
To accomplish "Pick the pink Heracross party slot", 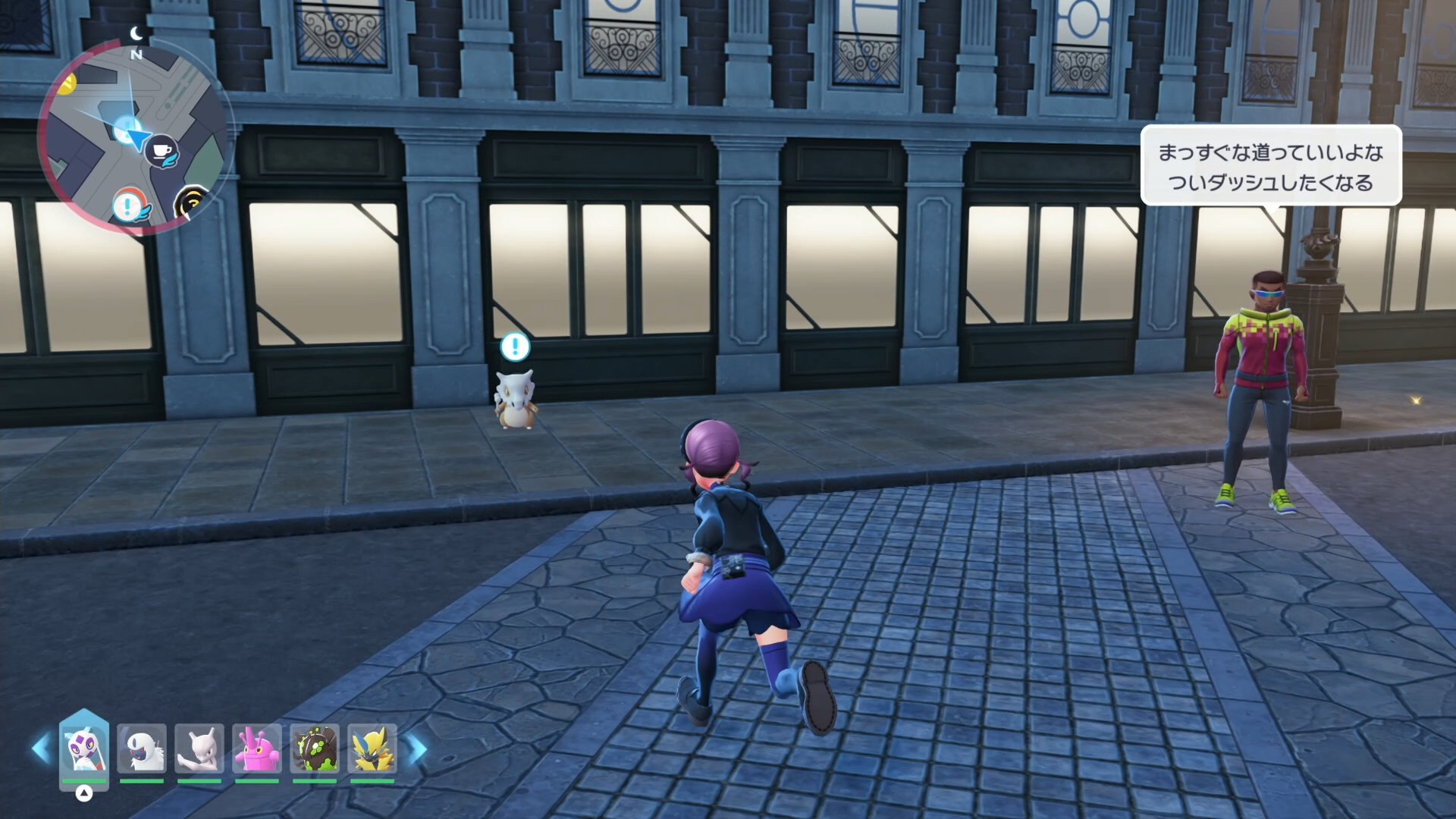I will (257, 748).
